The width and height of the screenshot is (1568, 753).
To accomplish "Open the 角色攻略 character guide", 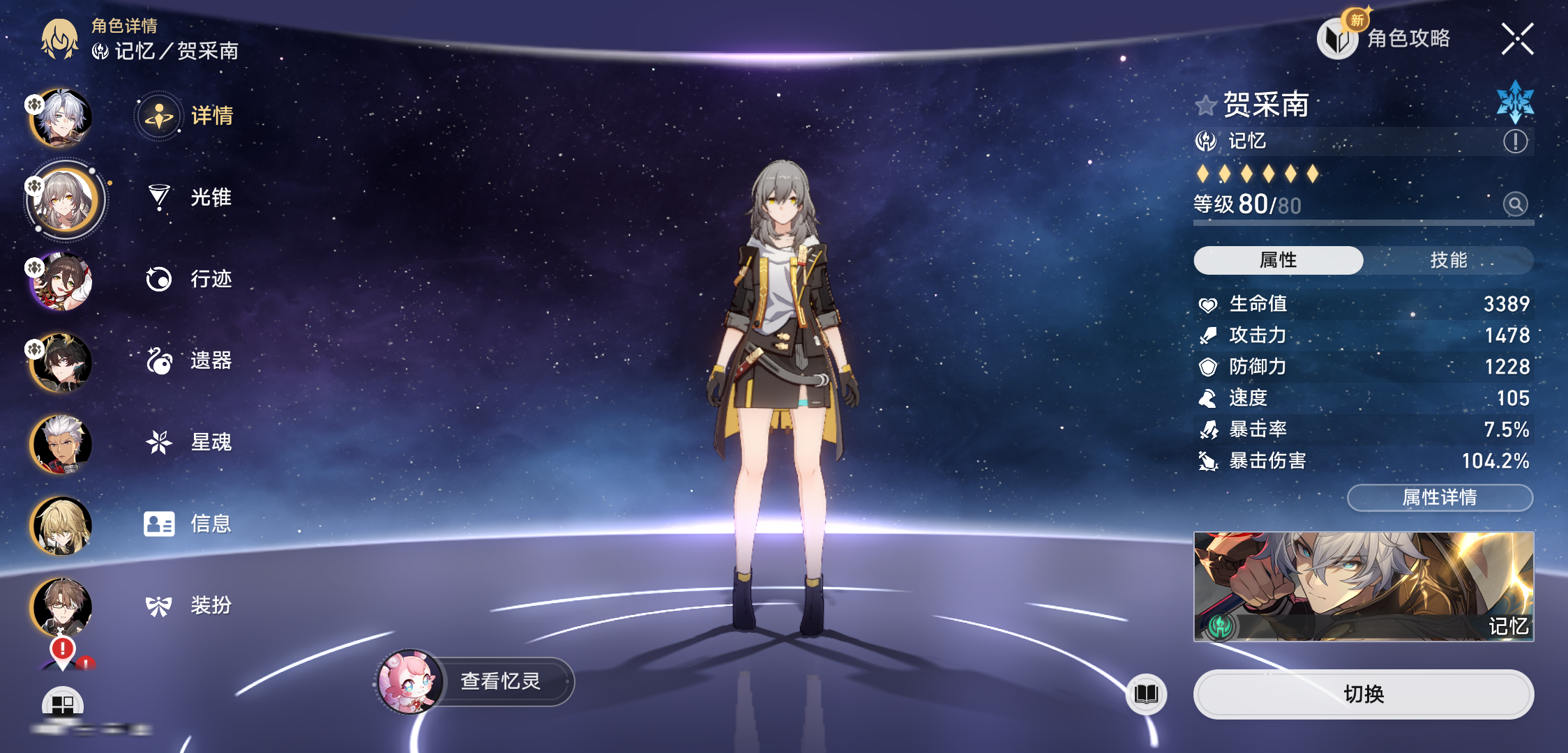I will [1386, 38].
